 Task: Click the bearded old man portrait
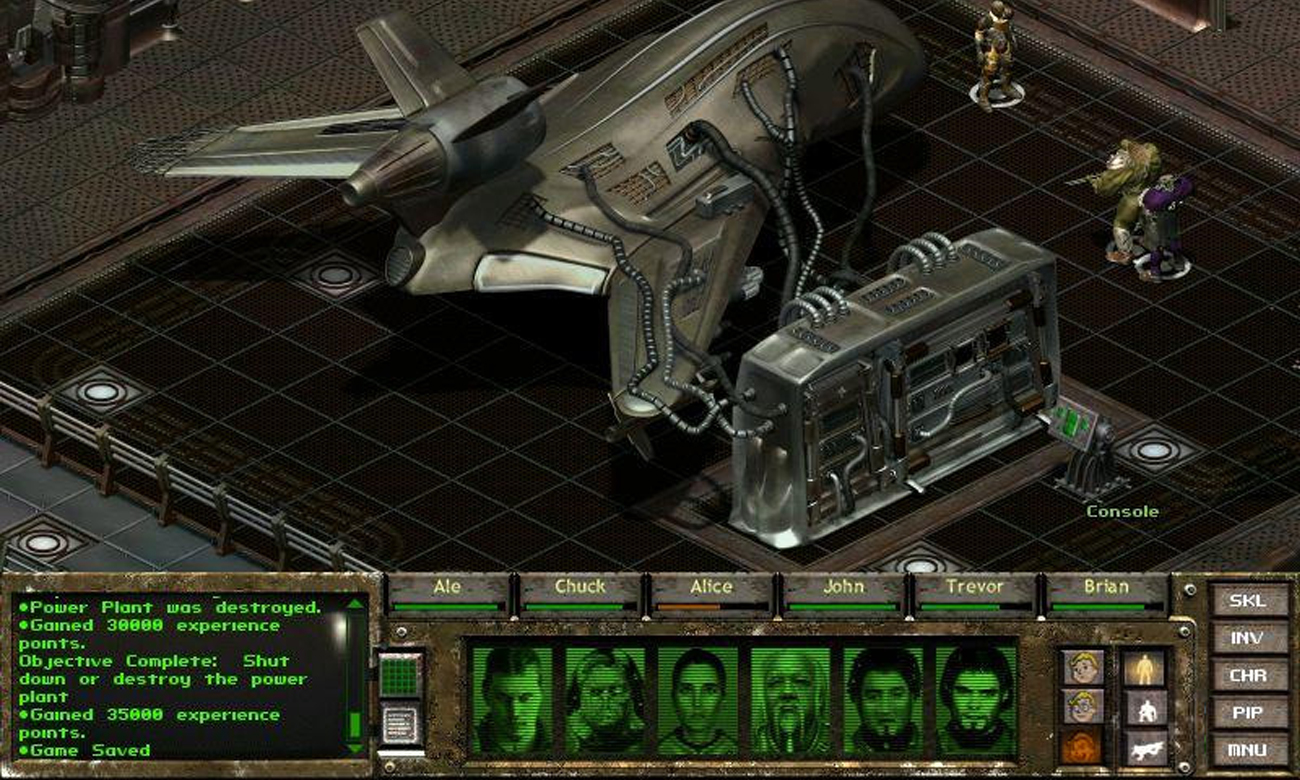point(790,699)
